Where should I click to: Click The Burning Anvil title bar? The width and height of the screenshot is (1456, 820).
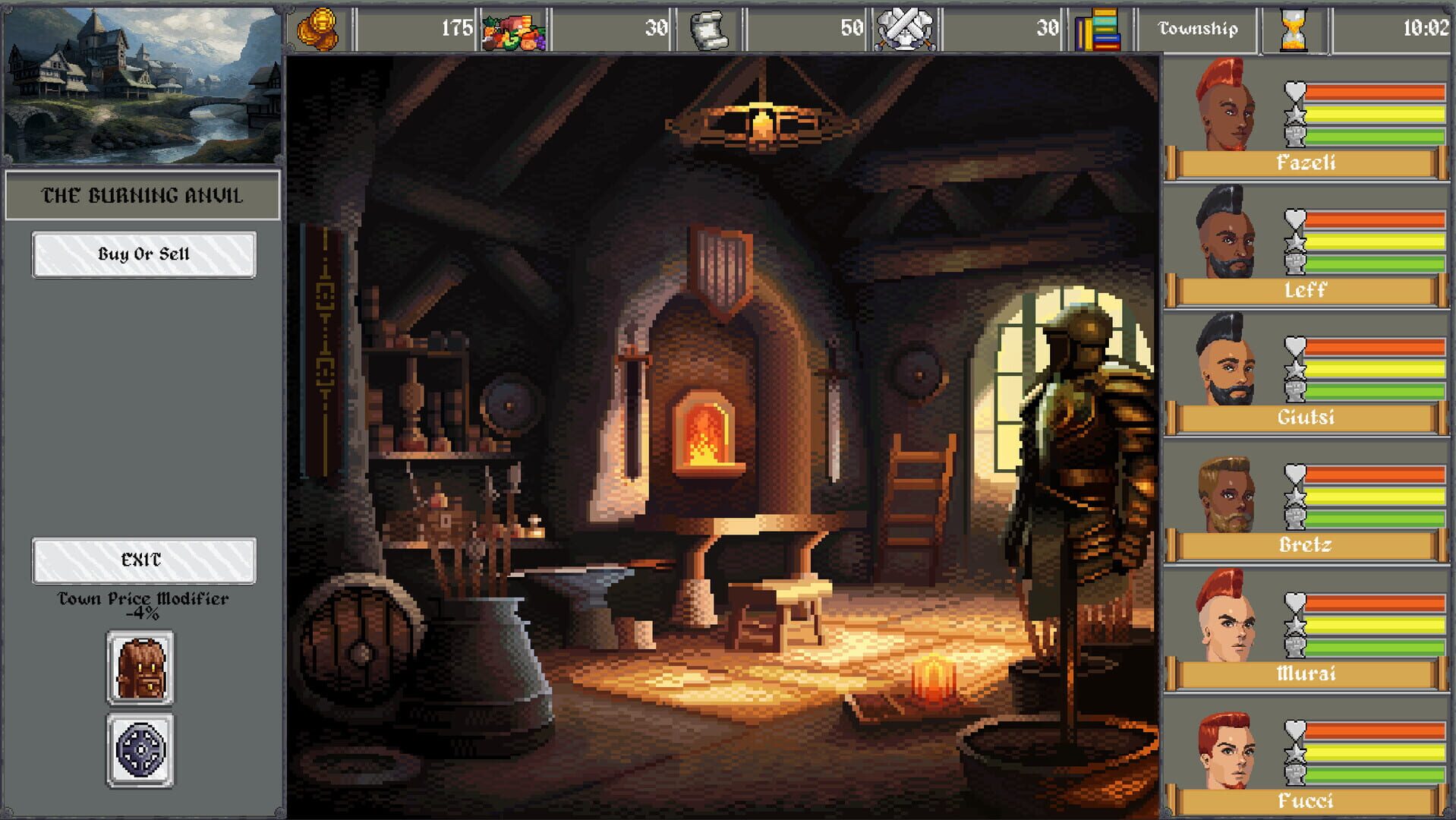pos(143,194)
